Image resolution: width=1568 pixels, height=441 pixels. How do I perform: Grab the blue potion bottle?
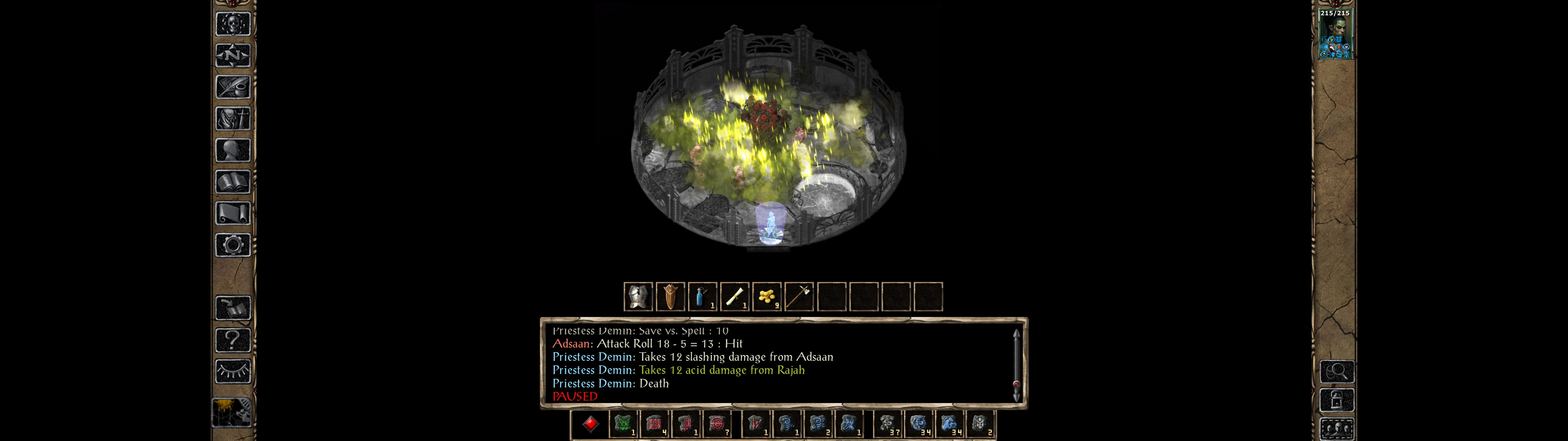(x=703, y=297)
